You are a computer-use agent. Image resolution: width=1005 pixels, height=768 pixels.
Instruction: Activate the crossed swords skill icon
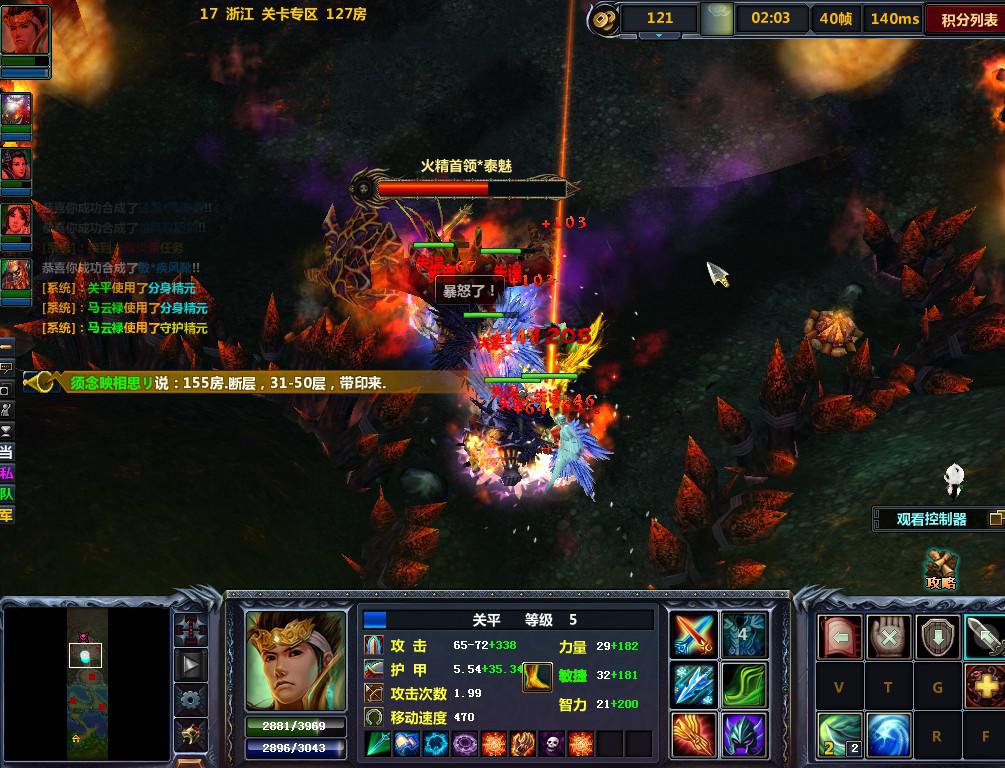693,635
